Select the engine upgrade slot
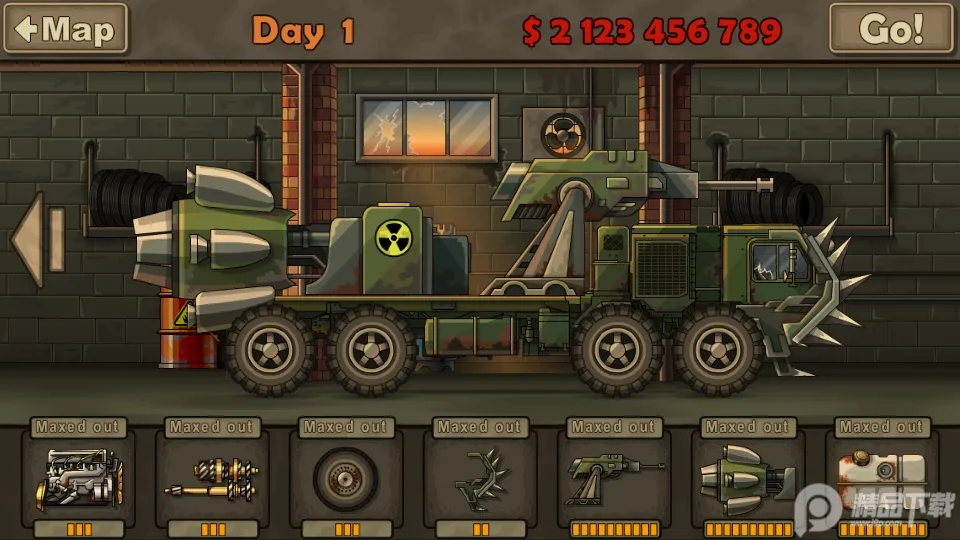Viewport: 960px width, 540px height. [78, 479]
